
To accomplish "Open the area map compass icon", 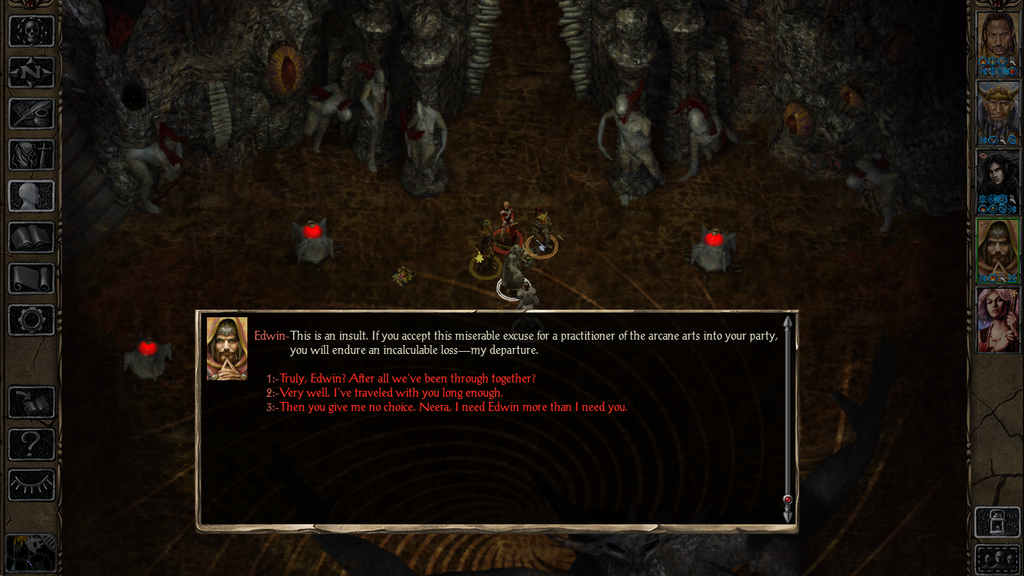I will tap(31, 72).
